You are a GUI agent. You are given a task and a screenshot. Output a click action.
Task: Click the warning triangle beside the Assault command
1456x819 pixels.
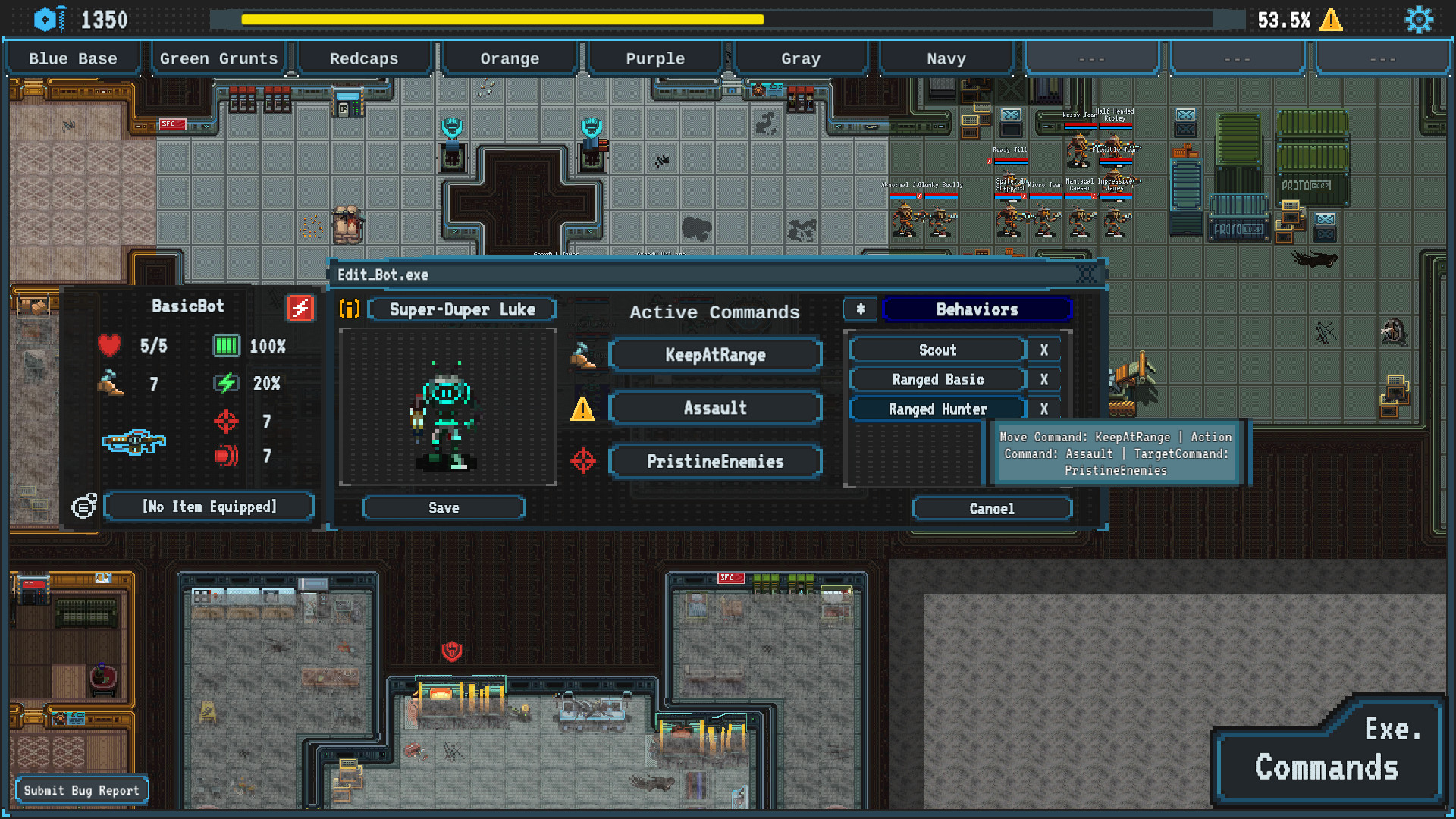tap(582, 408)
